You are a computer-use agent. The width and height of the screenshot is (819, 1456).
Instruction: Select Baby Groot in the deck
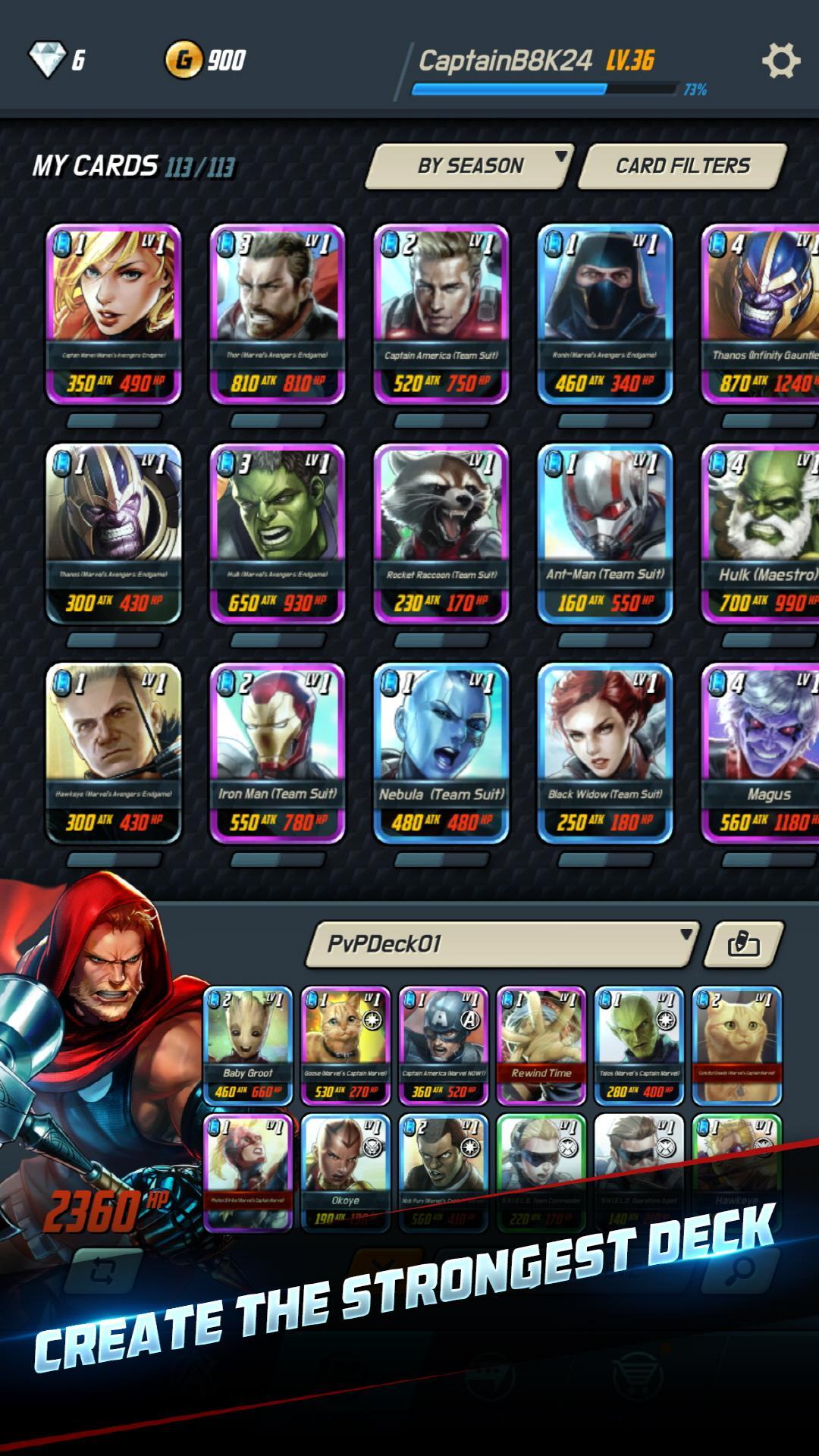click(248, 1046)
